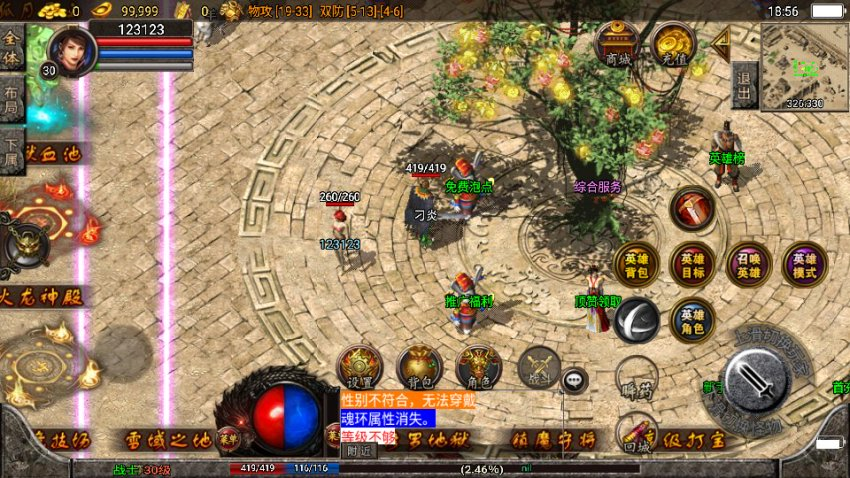The height and width of the screenshot is (478, 850).
Task: Open the 设置 settings menu
Action: 359,367
